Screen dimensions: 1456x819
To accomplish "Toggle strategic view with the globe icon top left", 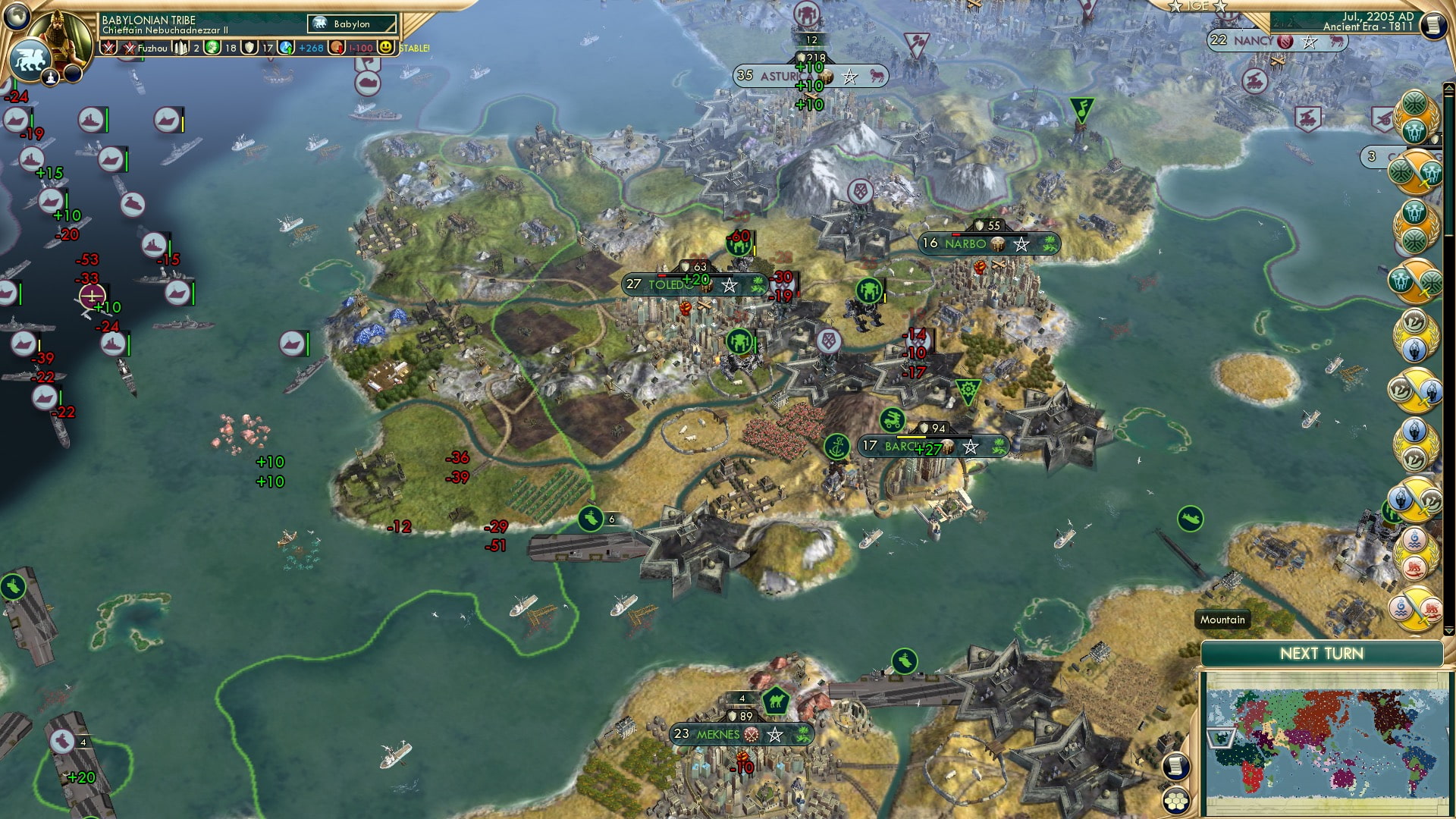I will coord(17,17).
